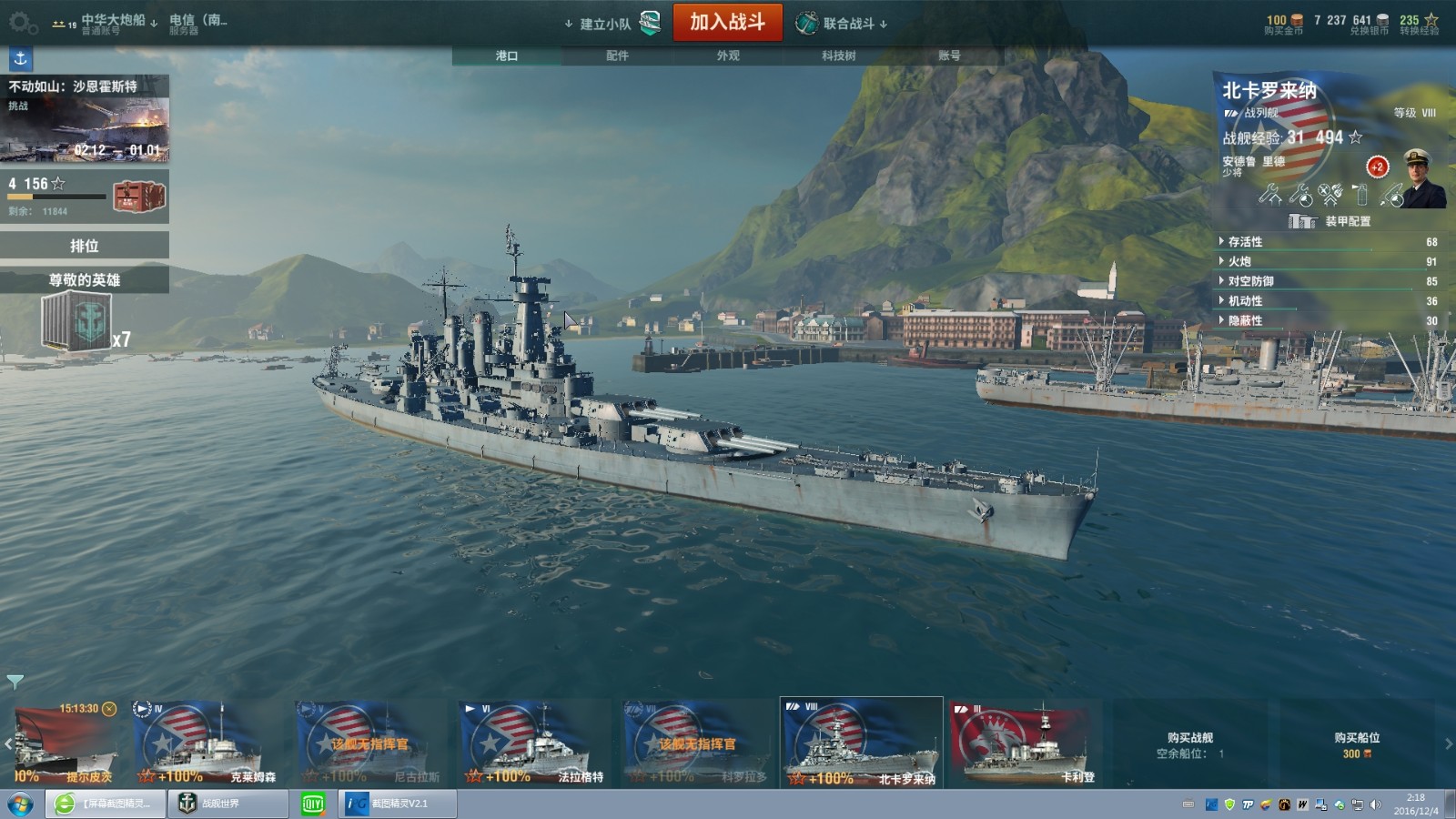Open commander 安德鲁 里德 portrait
The height and width of the screenshot is (819, 1456).
coord(1422,178)
